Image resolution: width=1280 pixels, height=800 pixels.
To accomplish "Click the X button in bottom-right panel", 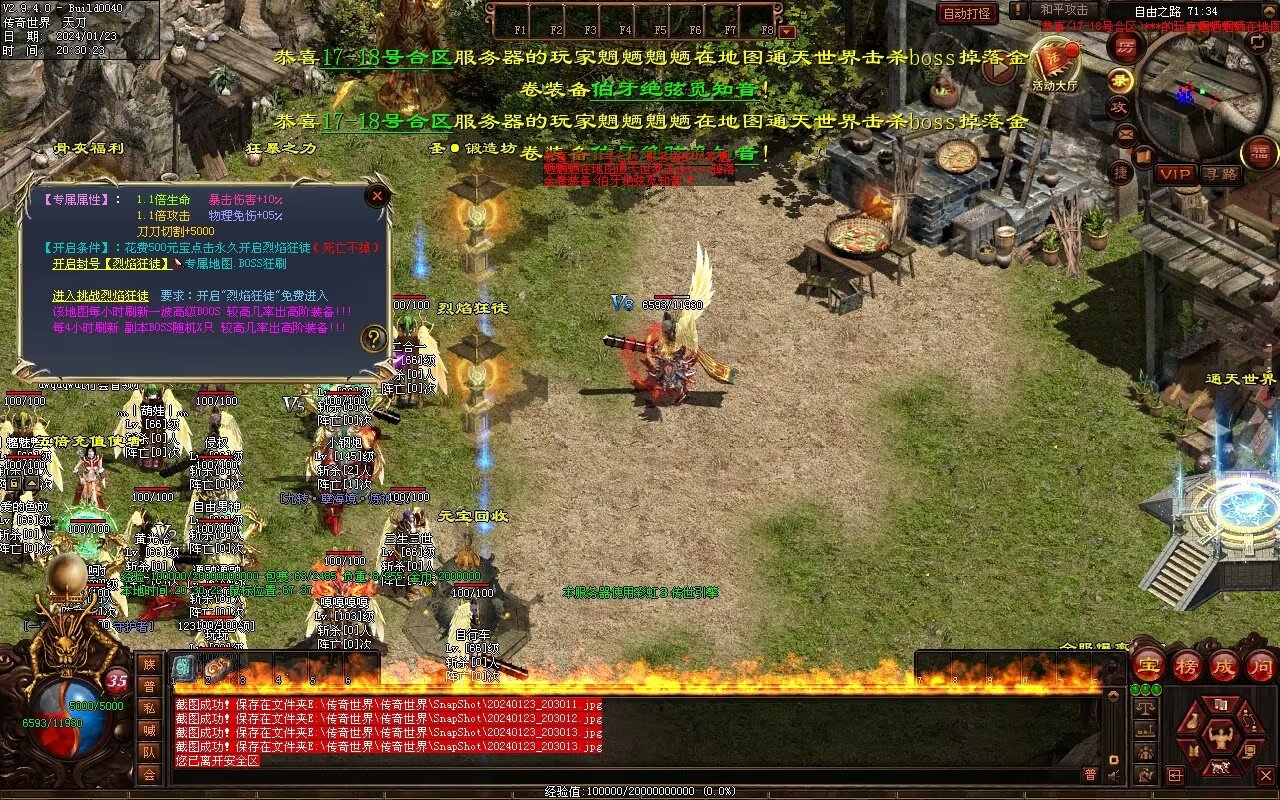I will coord(1266,774).
